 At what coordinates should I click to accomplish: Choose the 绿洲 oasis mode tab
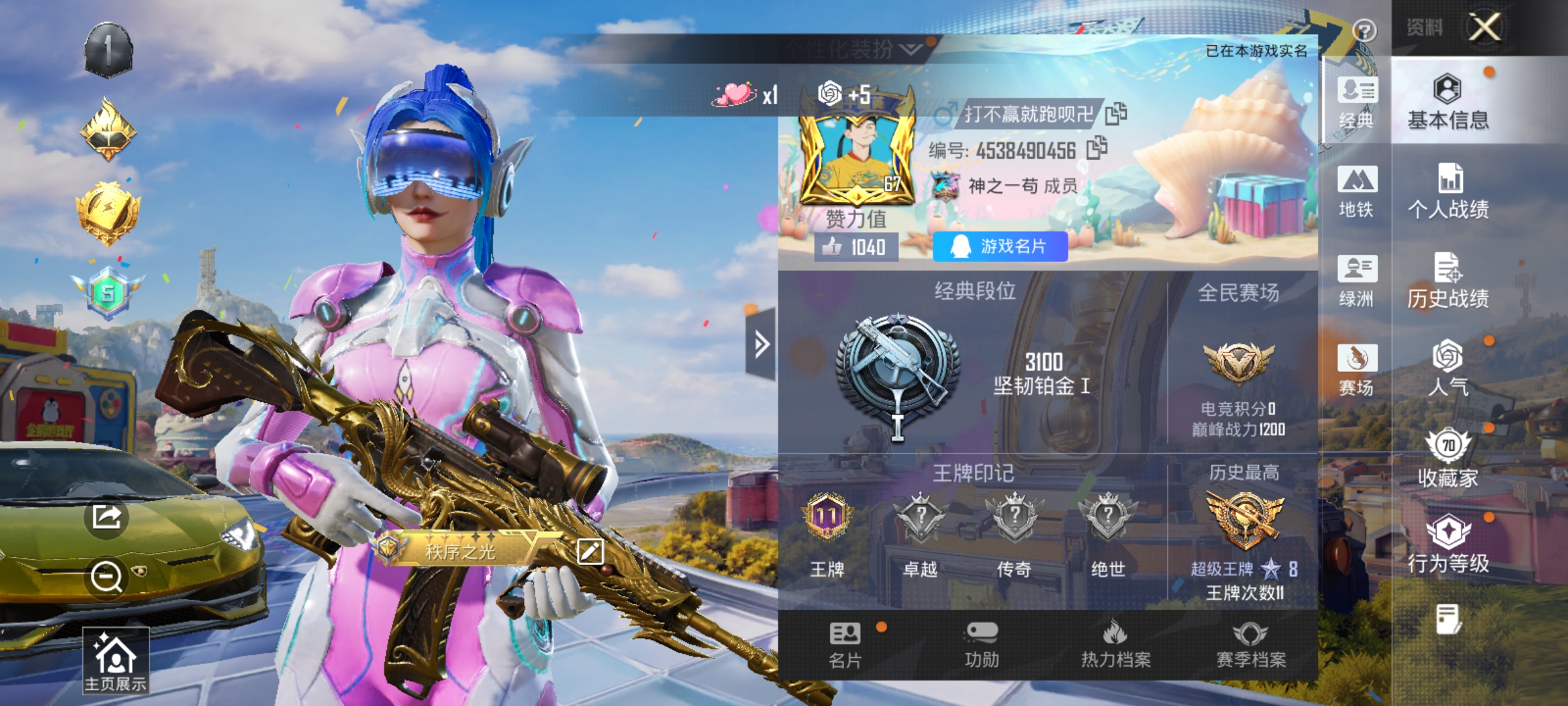1357,281
